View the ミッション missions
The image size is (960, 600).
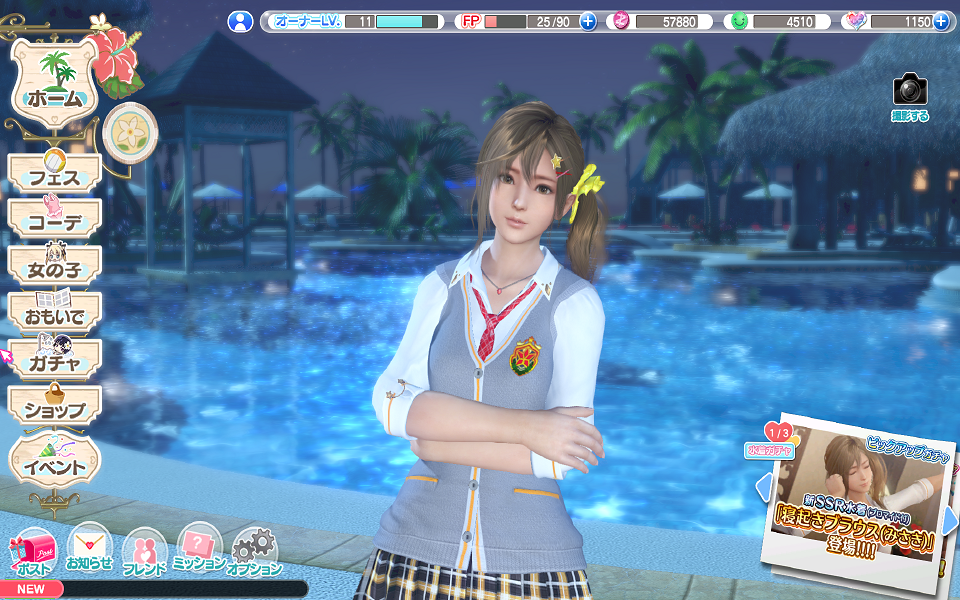point(199,549)
